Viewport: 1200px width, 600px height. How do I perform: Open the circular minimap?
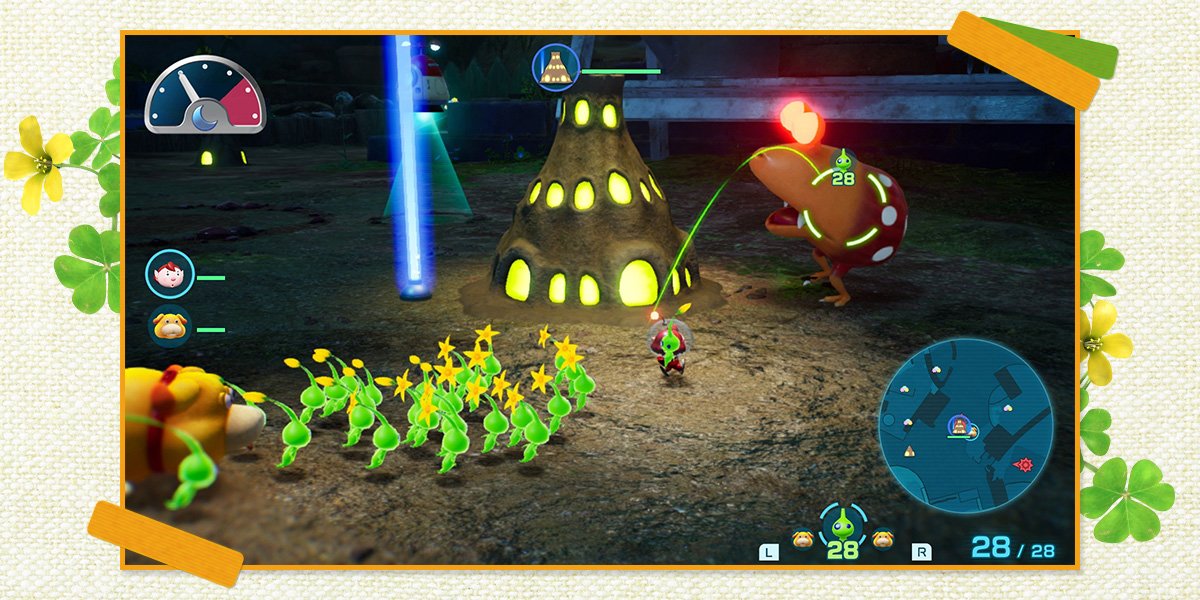pyautogui.click(x=965, y=423)
